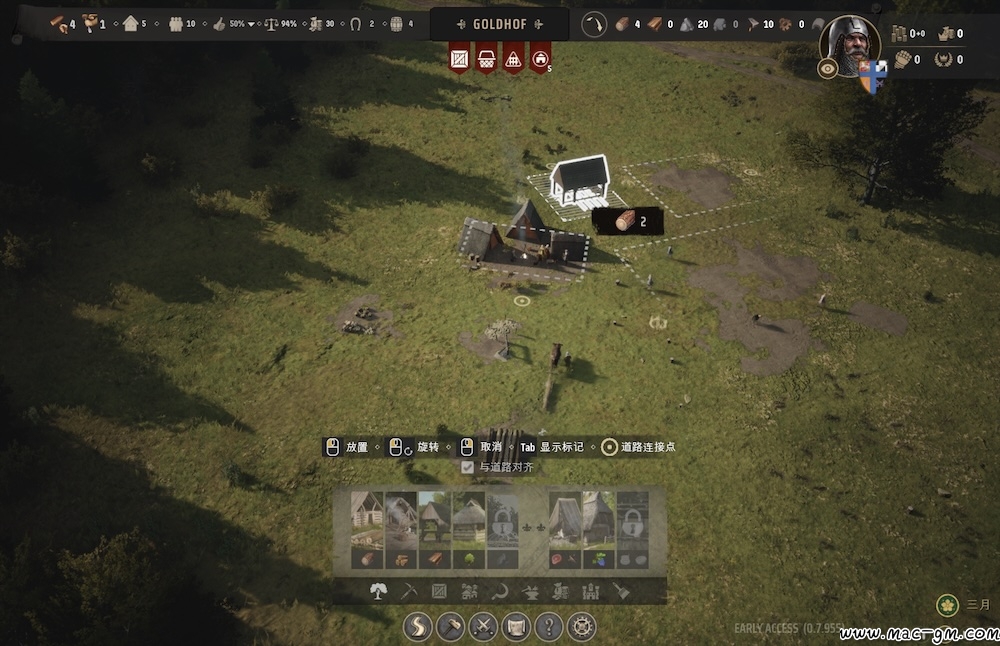
Task: Choose the woodcutter's lodge with firewood icon
Action: (x=401, y=531)
